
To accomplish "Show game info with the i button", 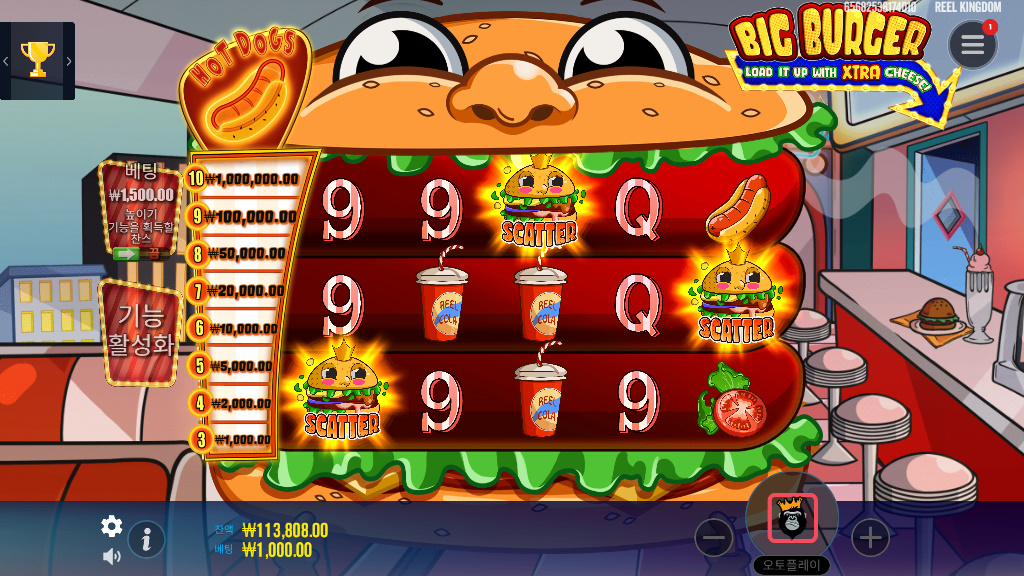I will (x=146, y=540).
